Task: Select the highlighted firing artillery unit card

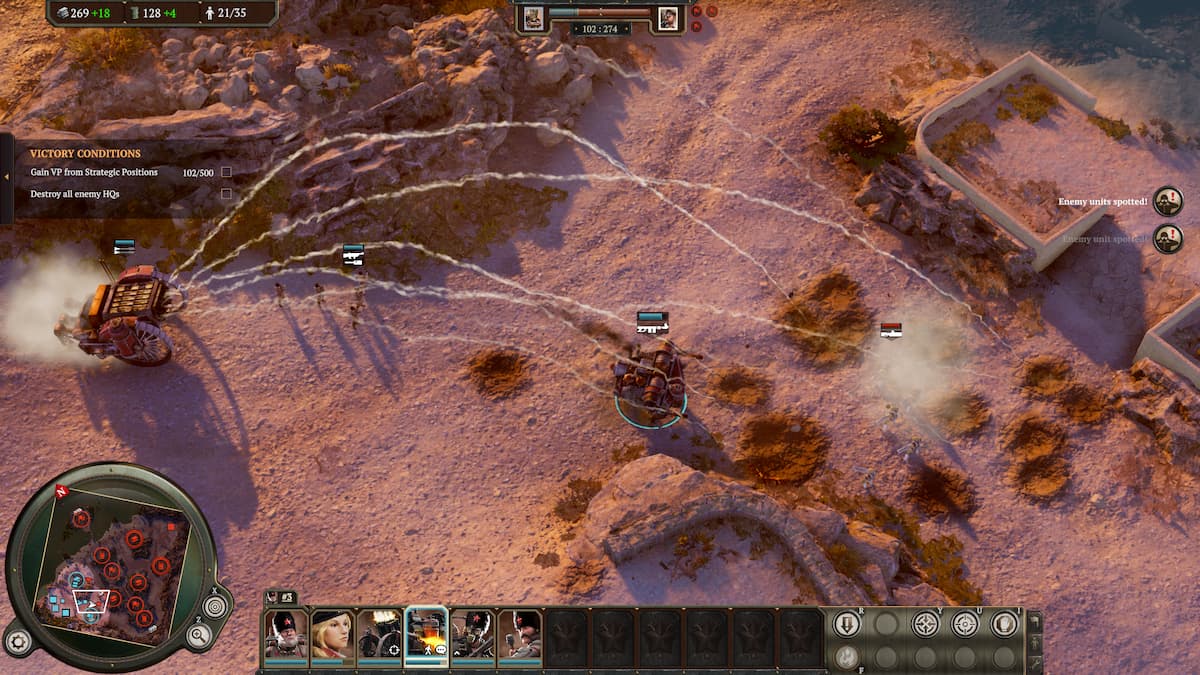Action: [x=427, y=634]
